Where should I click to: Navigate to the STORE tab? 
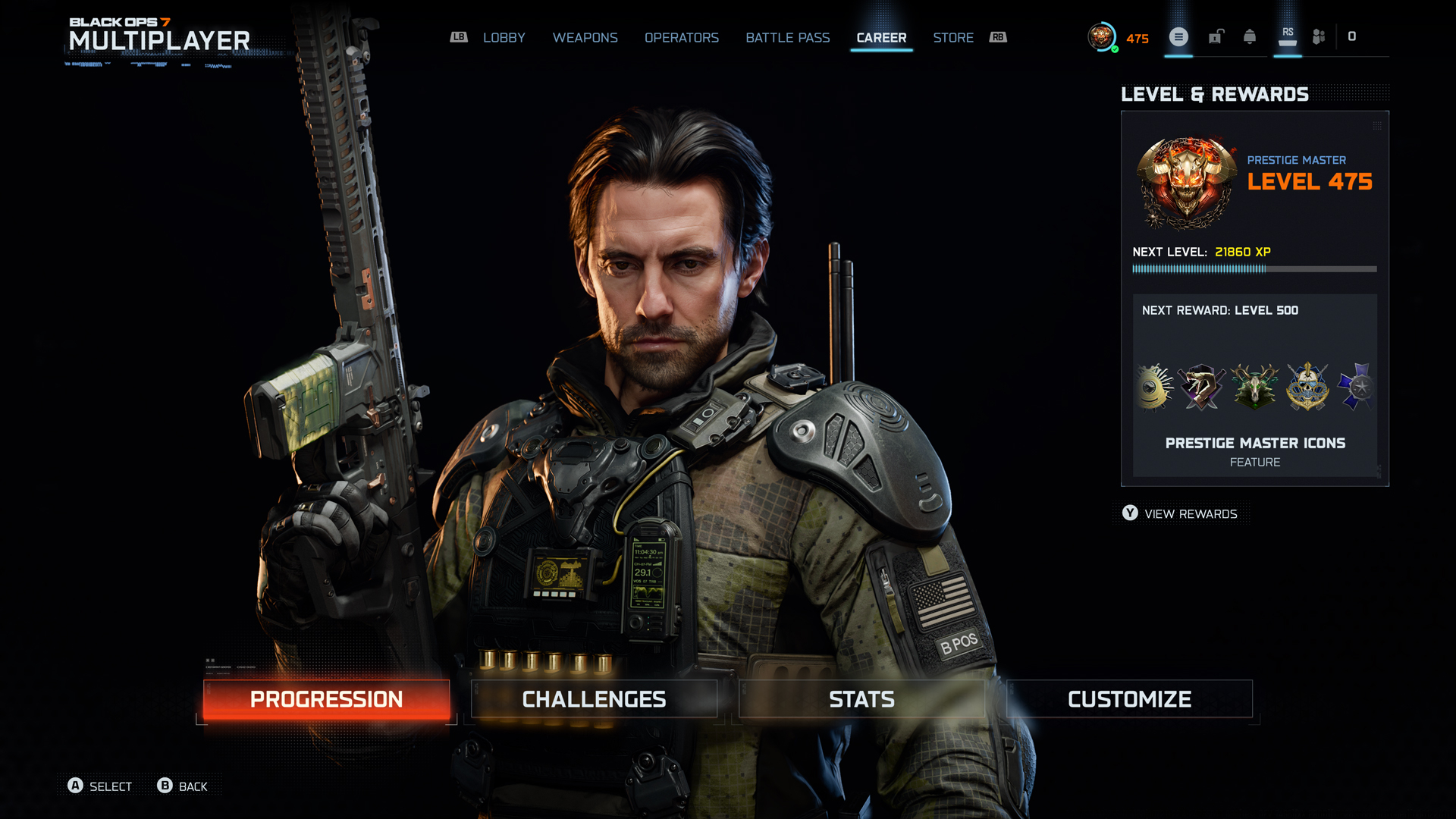coord(953,37)
